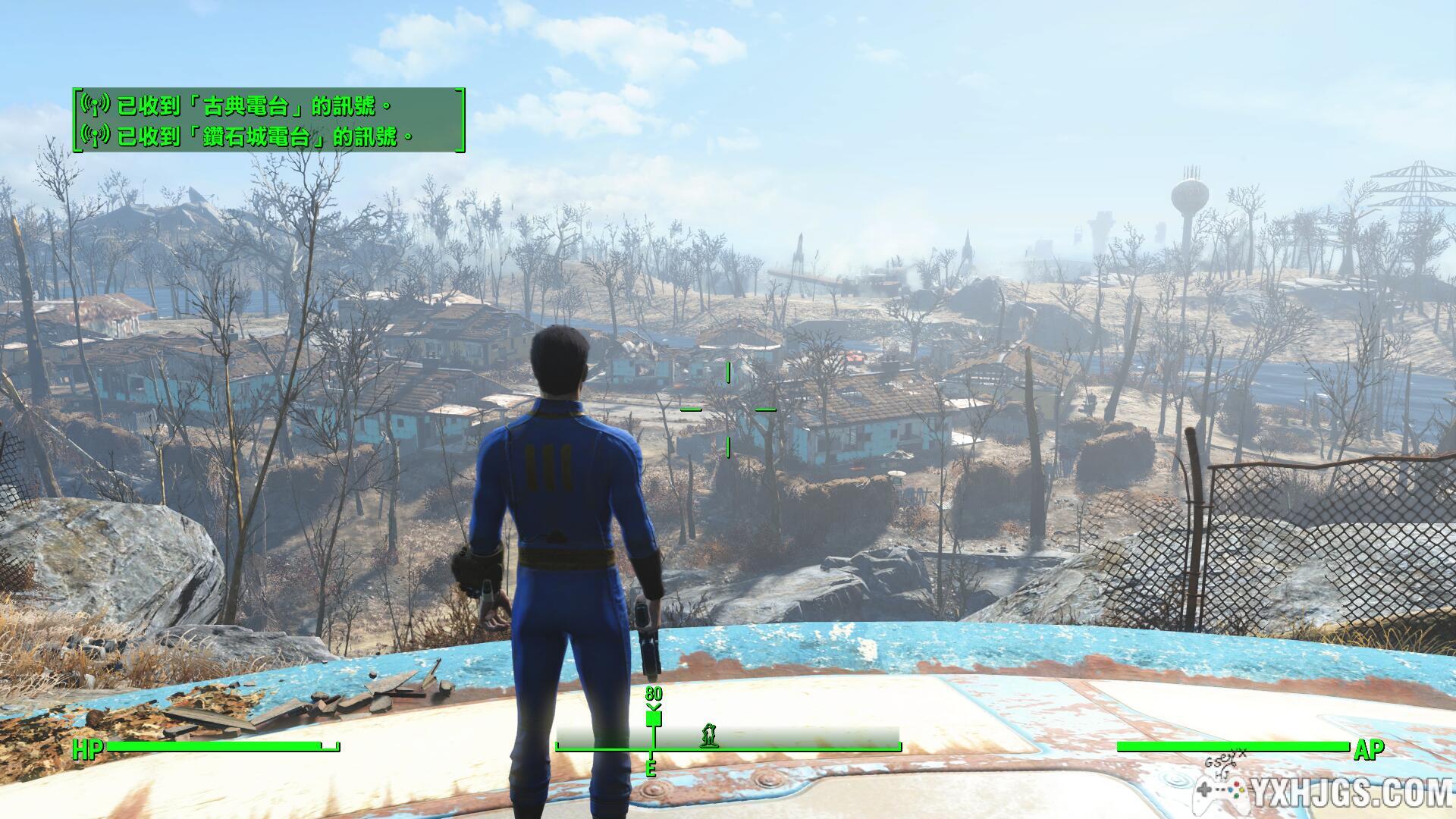Select the quest marker on the compass
The image size is (1456, 819).
tap(653, 716)
